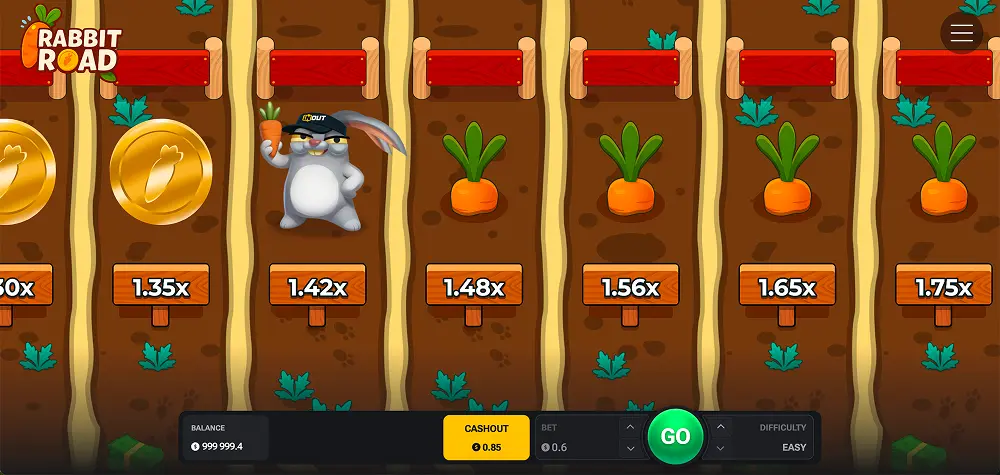Screen dimensions: 1000x475
Task: Lower the difficulty with the down arrow
Action: click(x=721, y=448)
